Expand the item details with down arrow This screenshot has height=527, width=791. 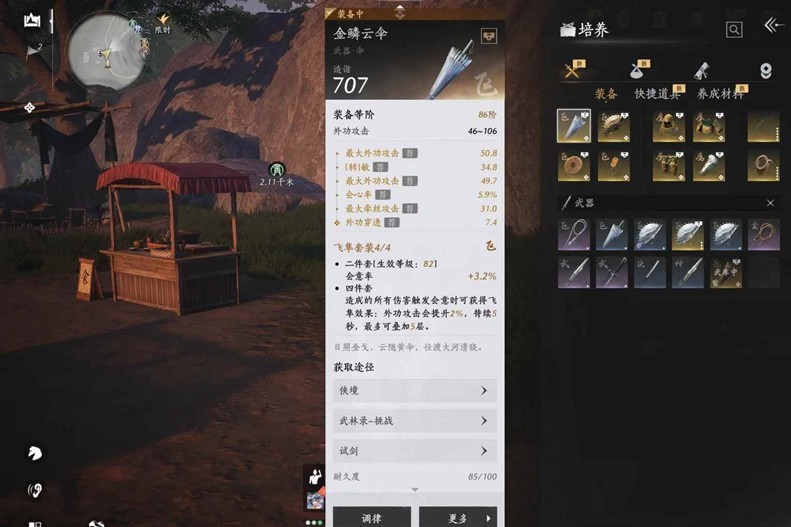[415, 489]
